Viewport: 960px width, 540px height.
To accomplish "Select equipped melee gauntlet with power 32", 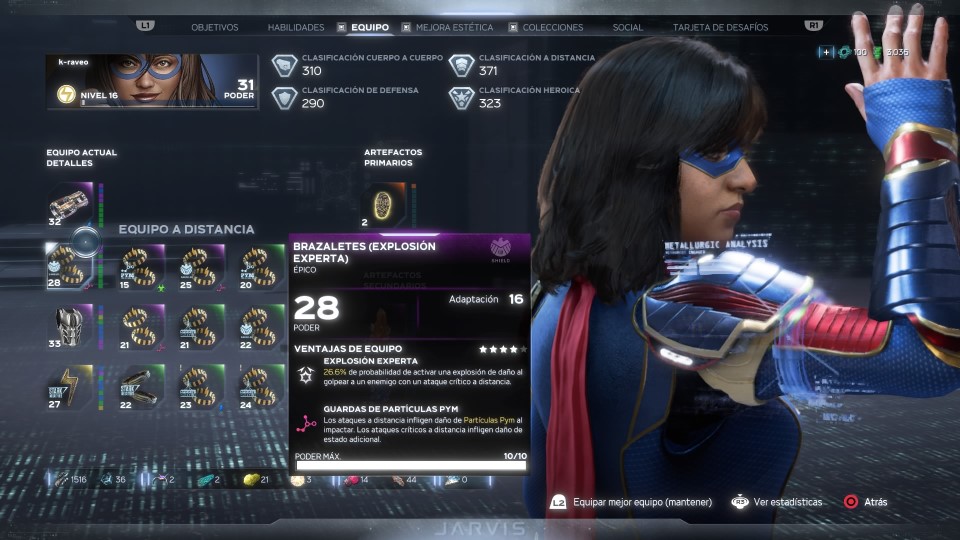I will click(71, 203).
